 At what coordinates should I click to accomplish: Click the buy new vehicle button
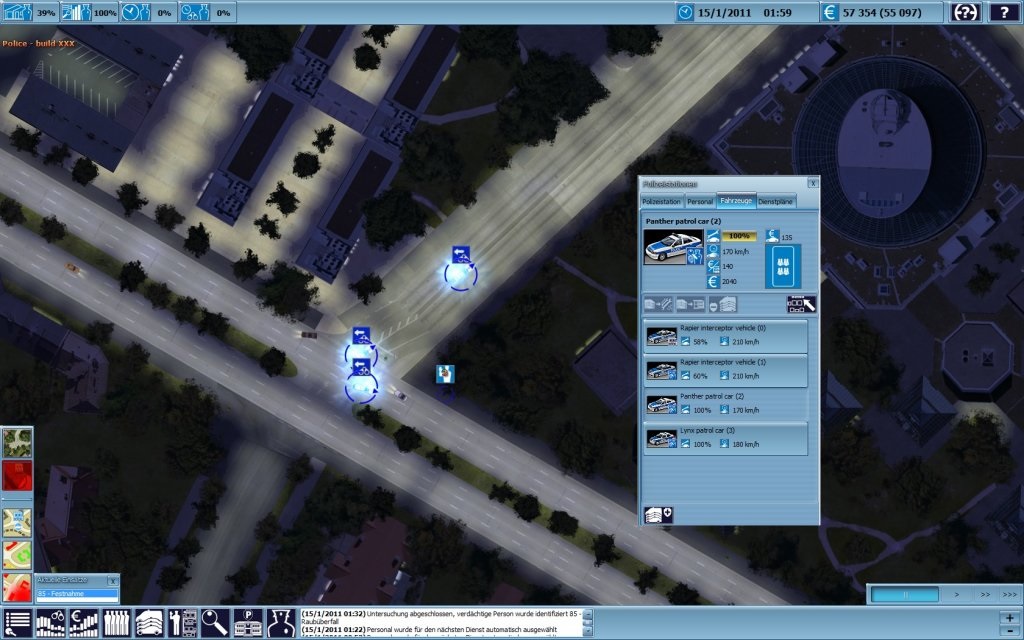point(660,514)
